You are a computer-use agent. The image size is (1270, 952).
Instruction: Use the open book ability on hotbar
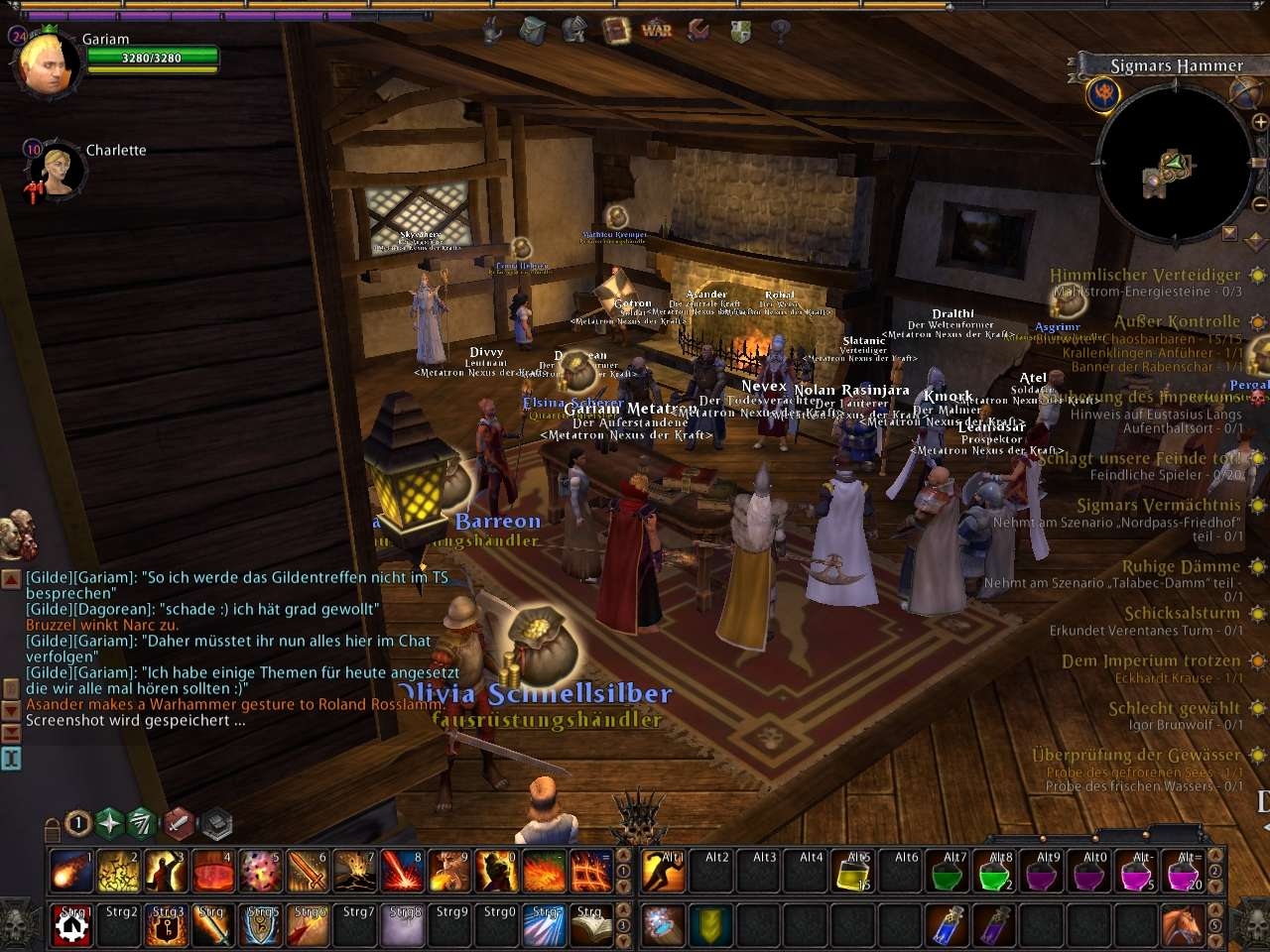[x=592, y=925]
